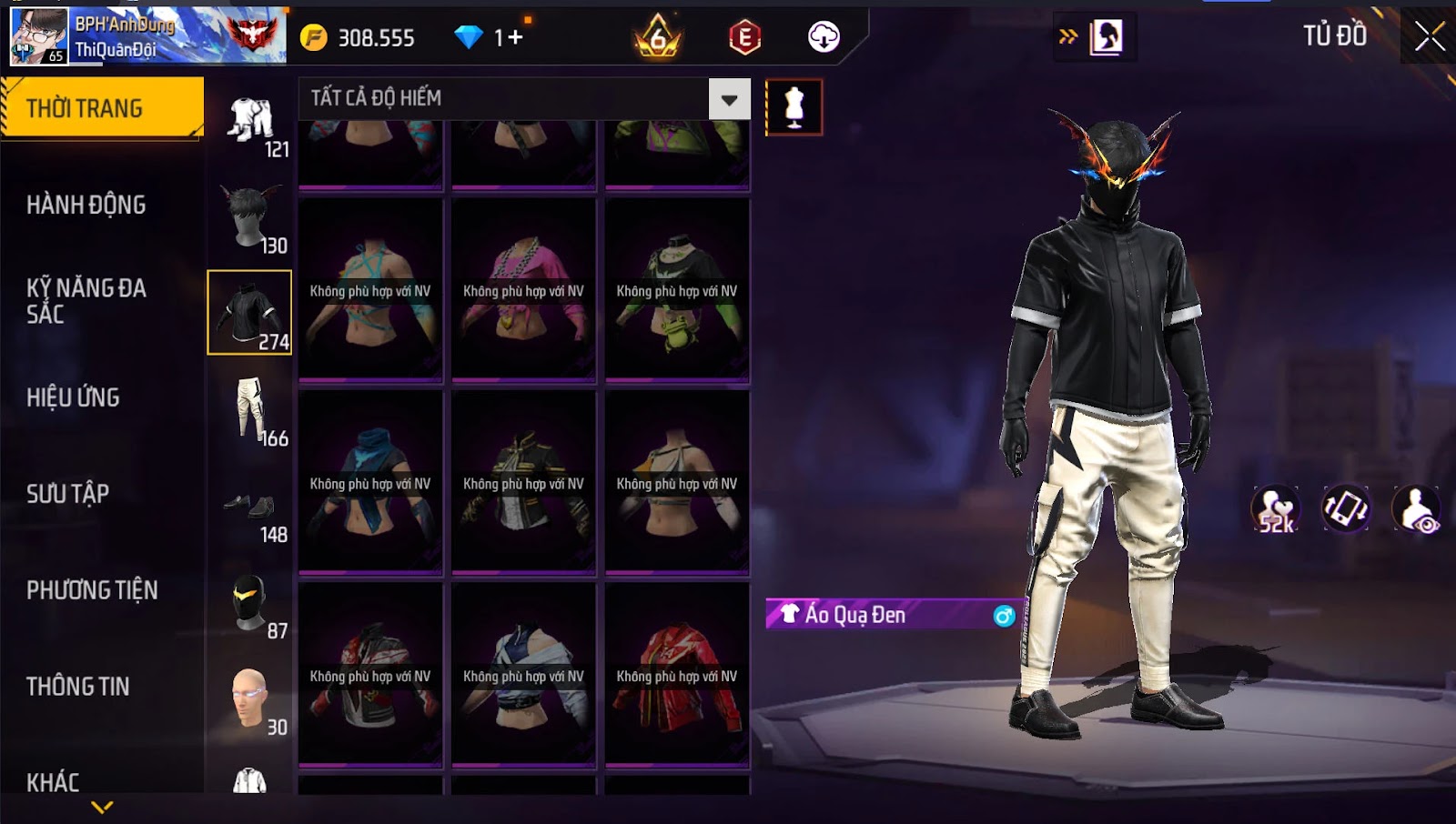1456x824 pixels.
Task: Select the face category showing 30
Action: tap(250, 700)
